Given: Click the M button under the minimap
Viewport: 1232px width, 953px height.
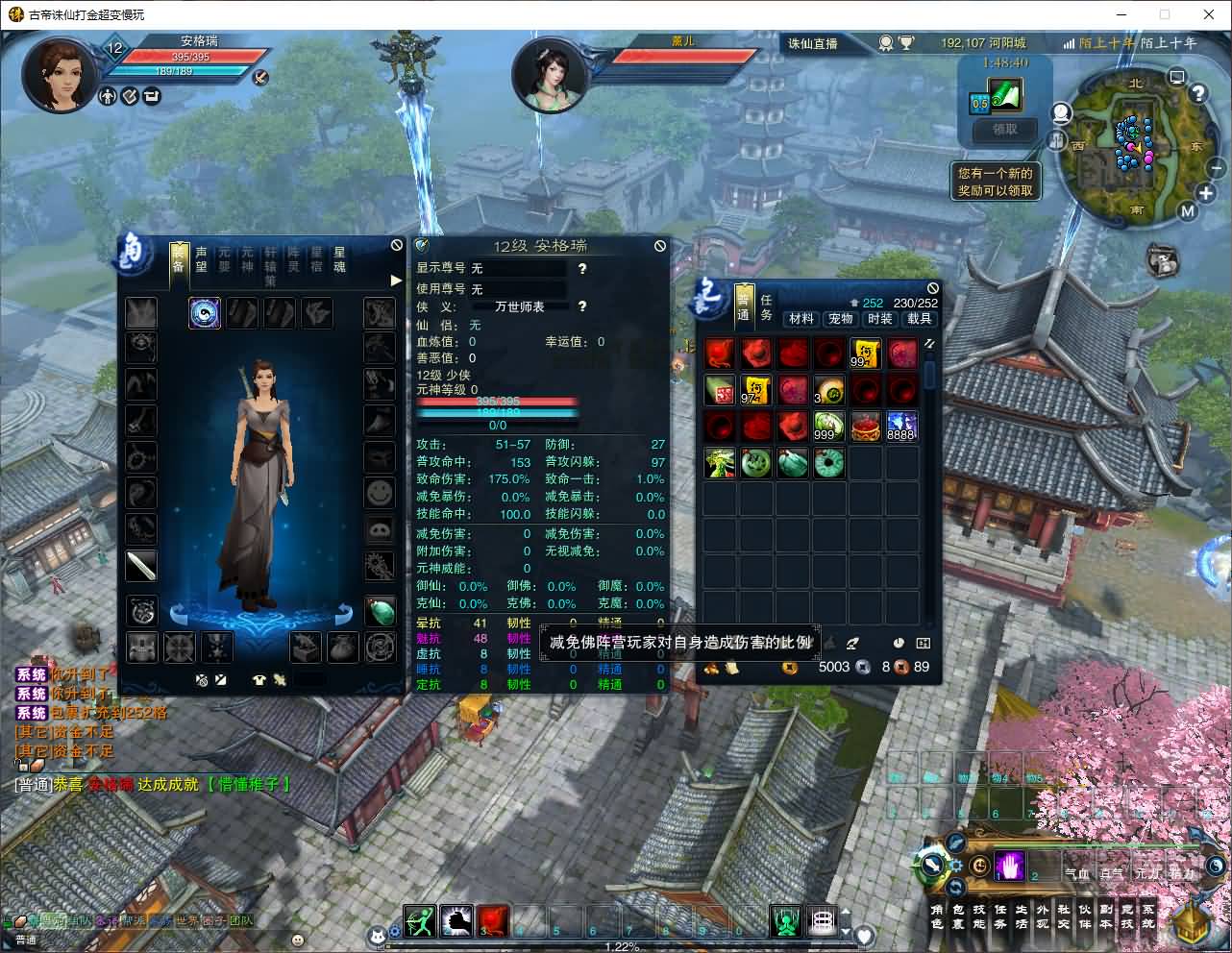Looking at the screenshot, I should click(1188, 210).
